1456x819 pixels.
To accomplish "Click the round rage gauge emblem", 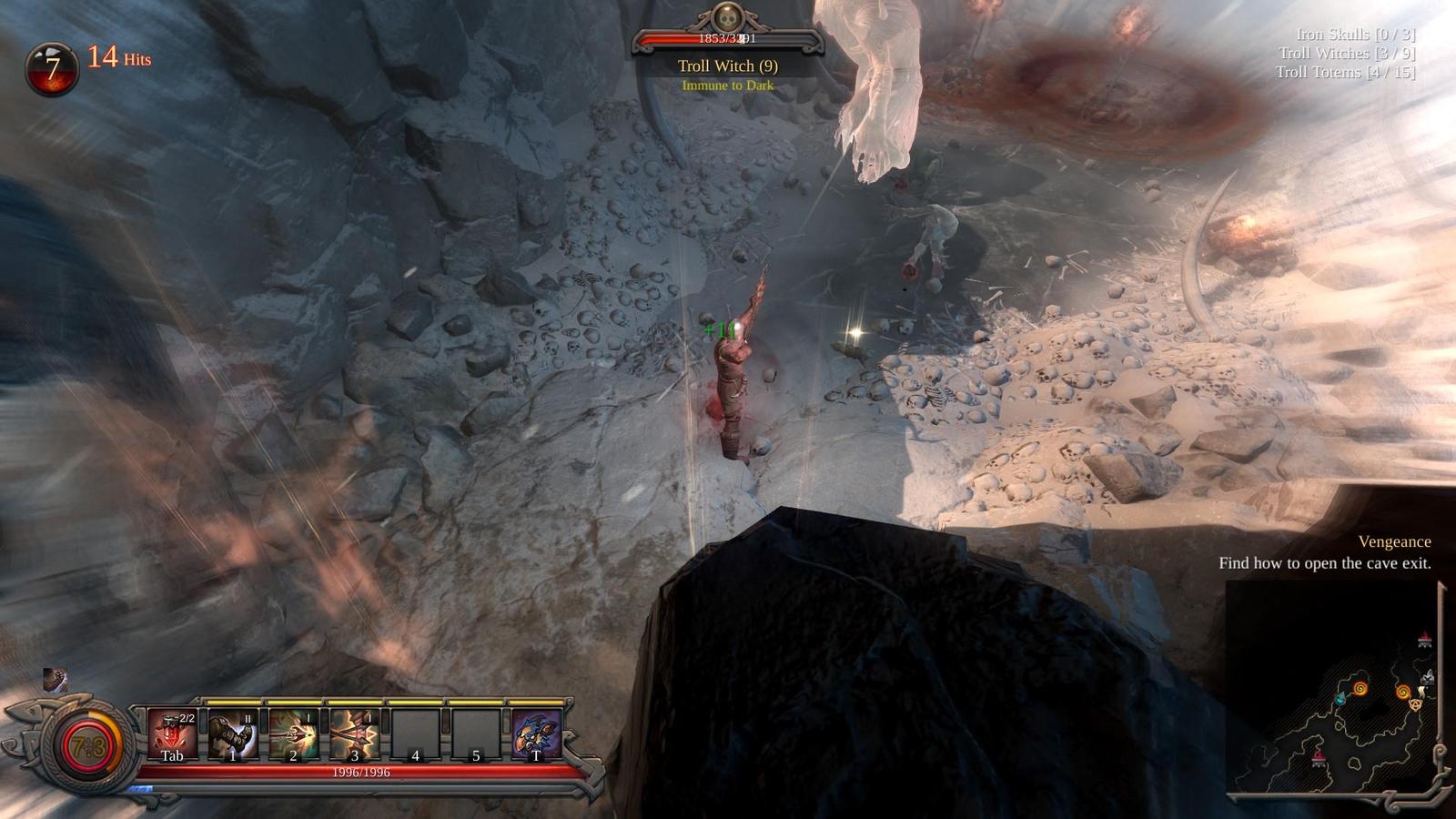I will click(x=88, y=748).
